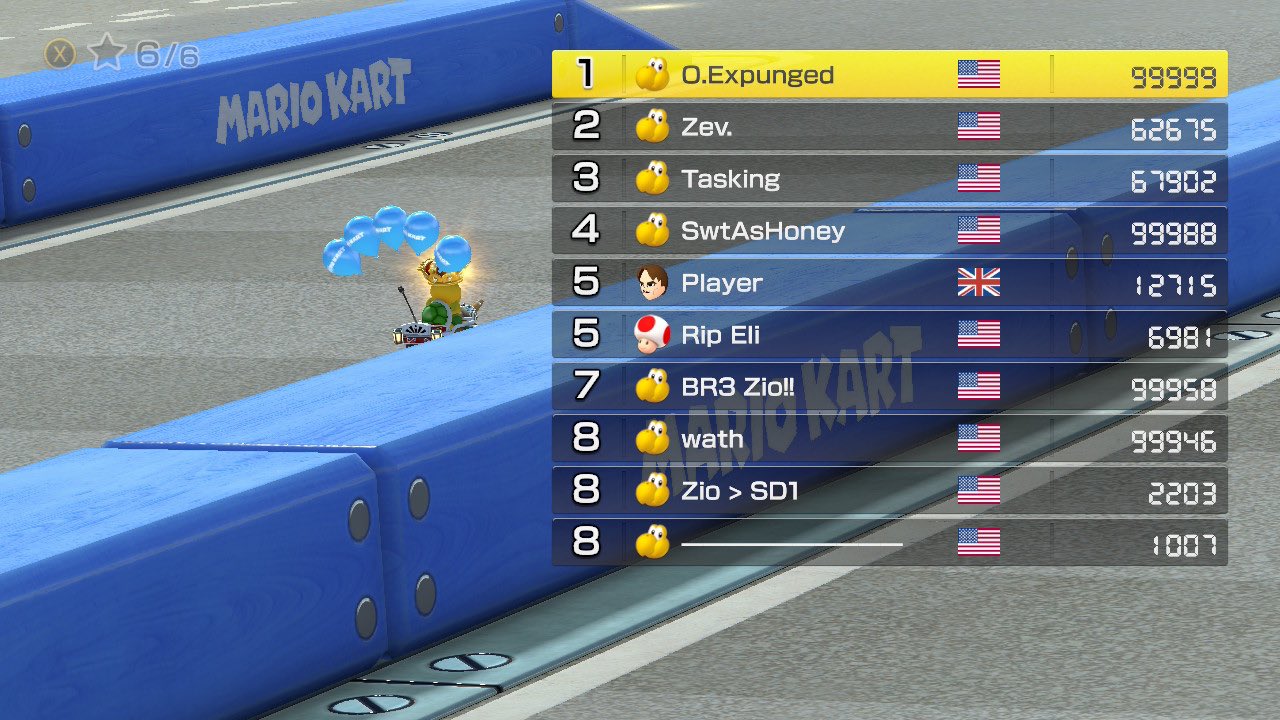Select O.Expunged's first-place row
The width and height of the screenshot is (1280, 720).
pyautogui.click(x=889, y=75)
